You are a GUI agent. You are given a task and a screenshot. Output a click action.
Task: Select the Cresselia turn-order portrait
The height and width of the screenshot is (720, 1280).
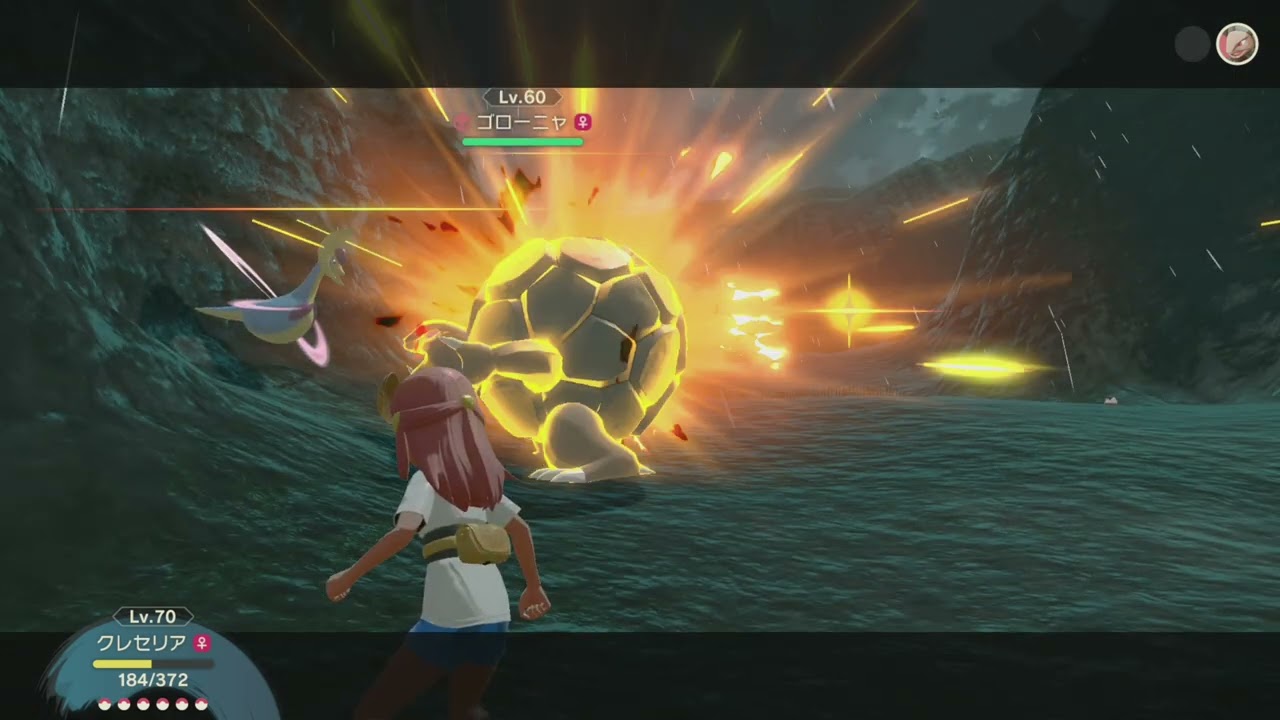[1236, 44]
